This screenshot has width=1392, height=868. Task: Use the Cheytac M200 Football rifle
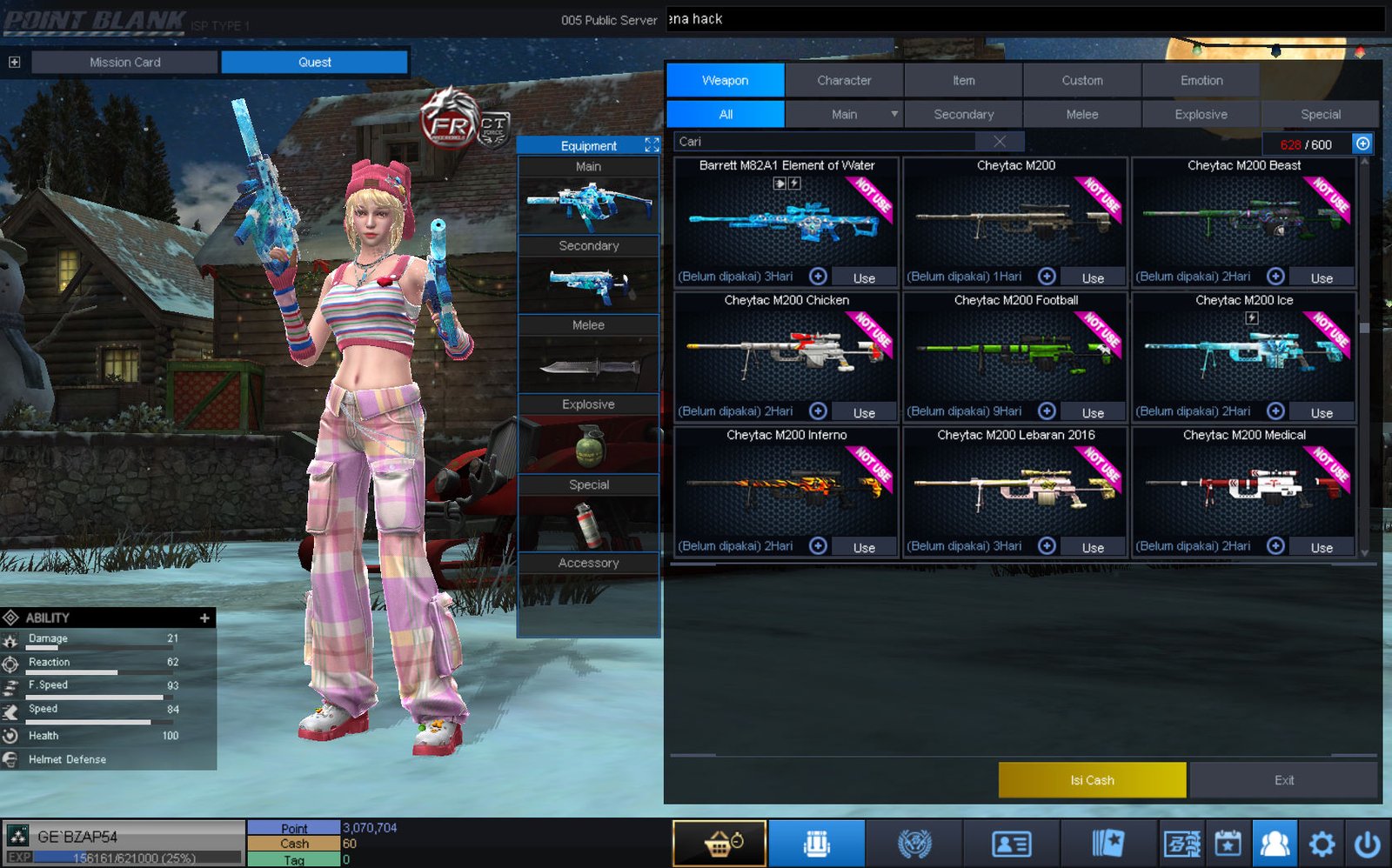(1093, 412)
